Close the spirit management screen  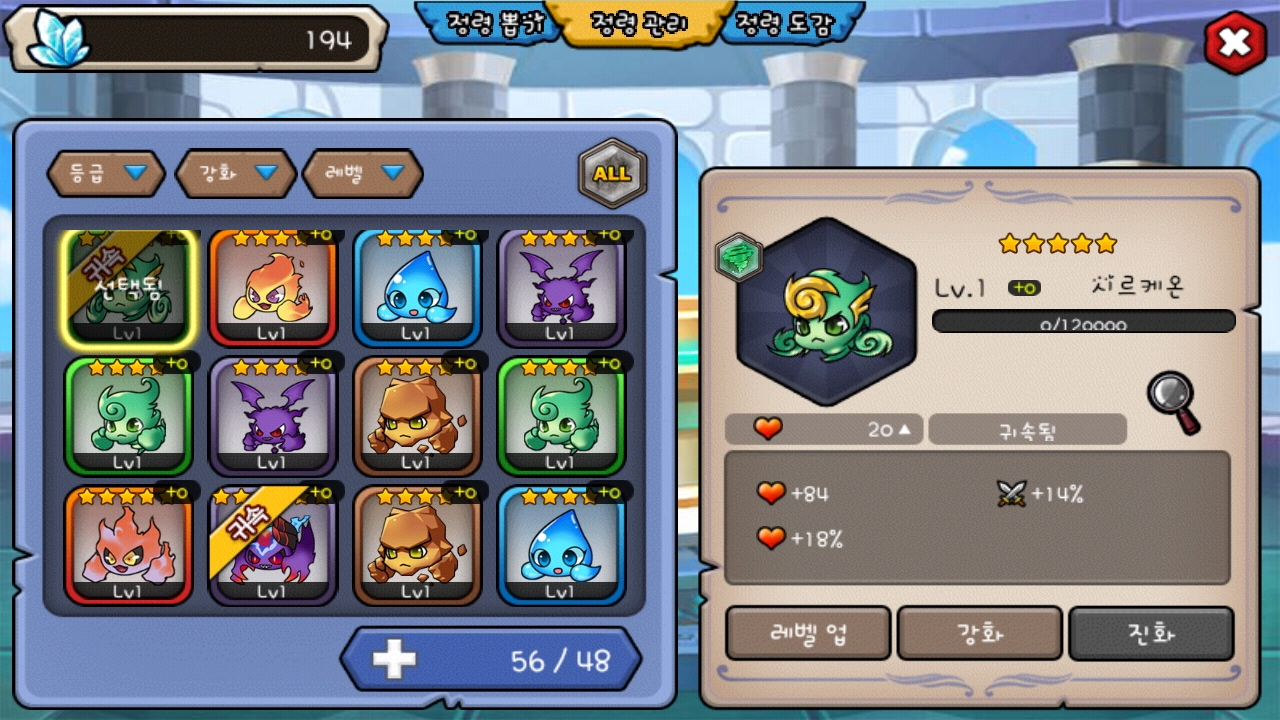1235,43
